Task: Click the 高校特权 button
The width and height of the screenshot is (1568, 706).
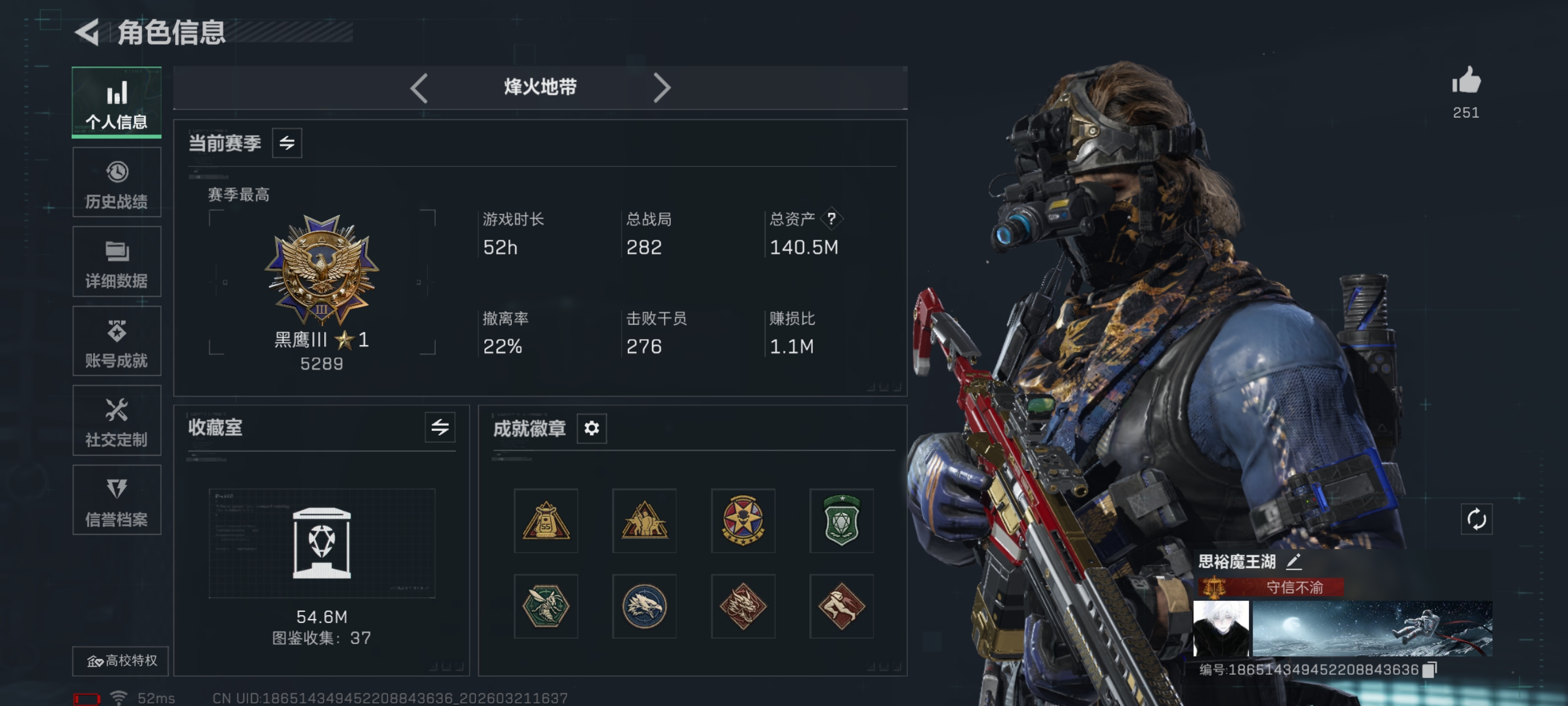Action: [x=121, y=661]
